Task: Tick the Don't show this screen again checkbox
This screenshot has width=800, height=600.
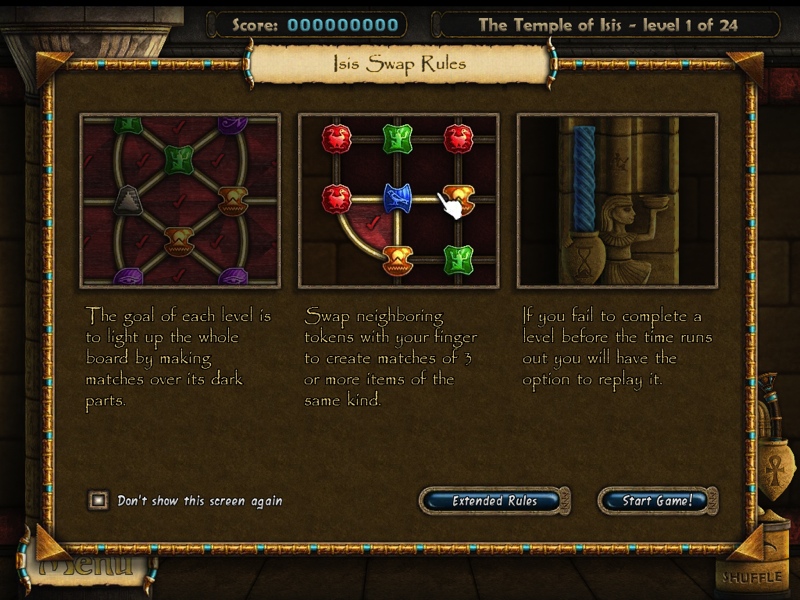Action: coord(98,500)
